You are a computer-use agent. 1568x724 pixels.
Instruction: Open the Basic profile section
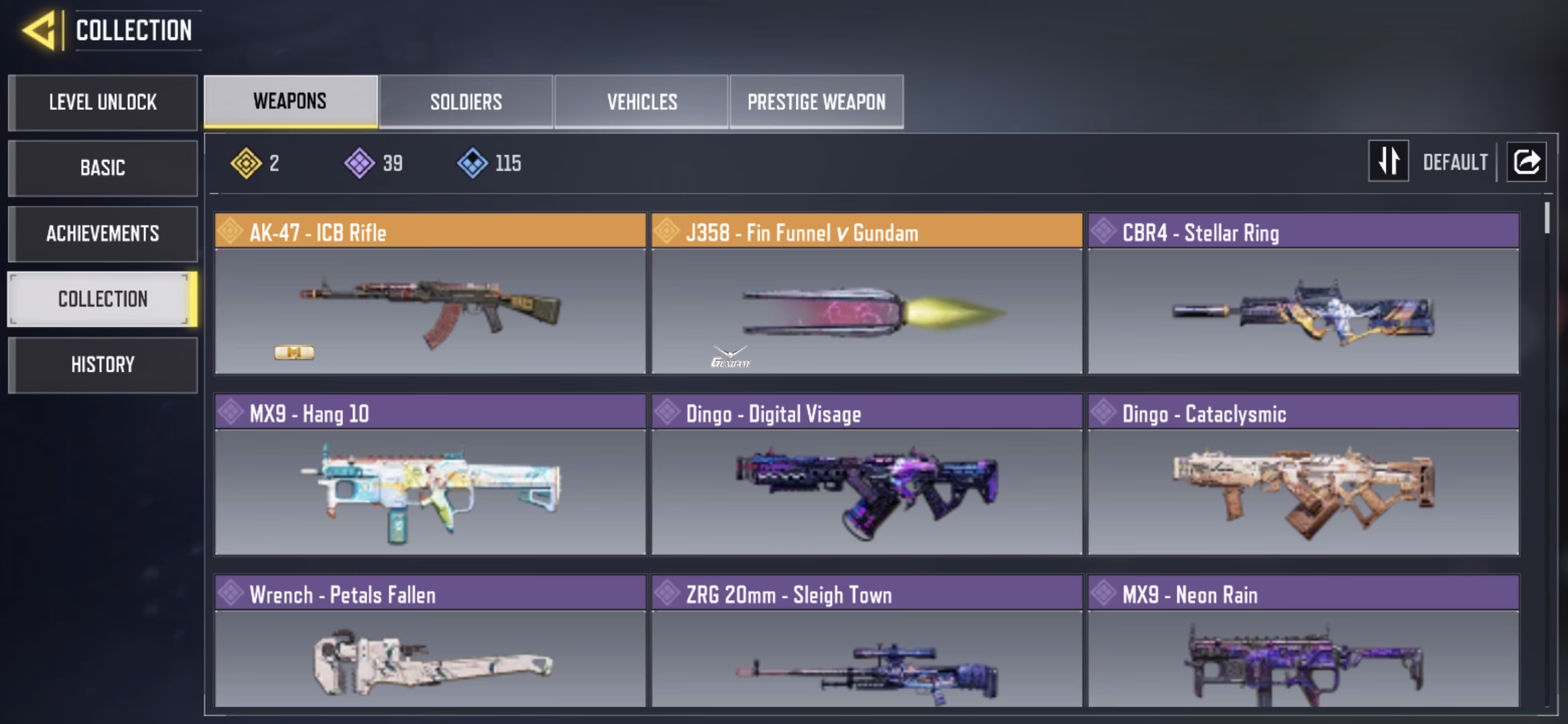(x=103, y=168)
